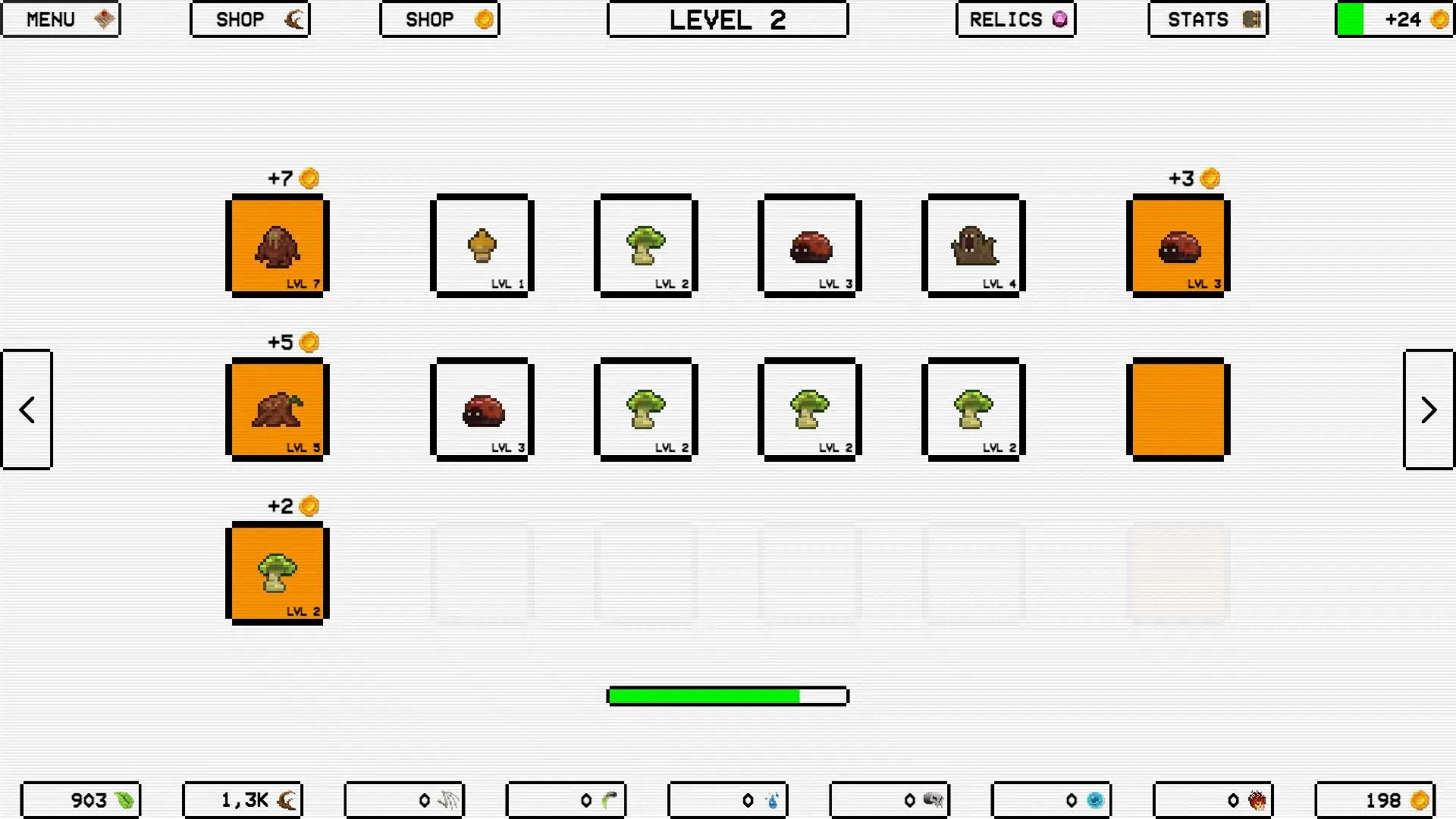1456x819 pixels.
Task: Open the RELICS panel
Action: [1015, 19]
